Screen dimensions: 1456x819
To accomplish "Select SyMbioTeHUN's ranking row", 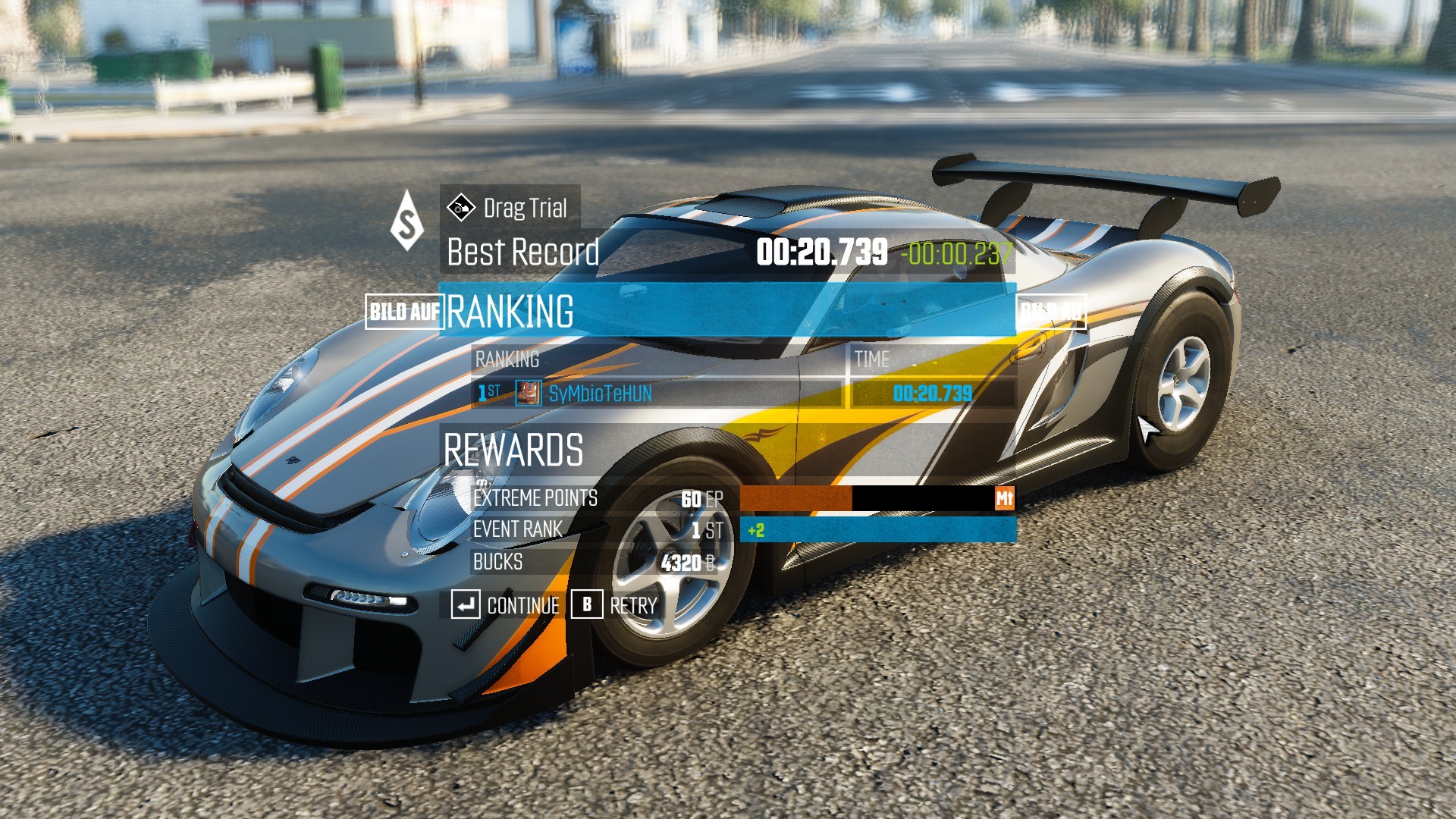I will pos(657,394).
